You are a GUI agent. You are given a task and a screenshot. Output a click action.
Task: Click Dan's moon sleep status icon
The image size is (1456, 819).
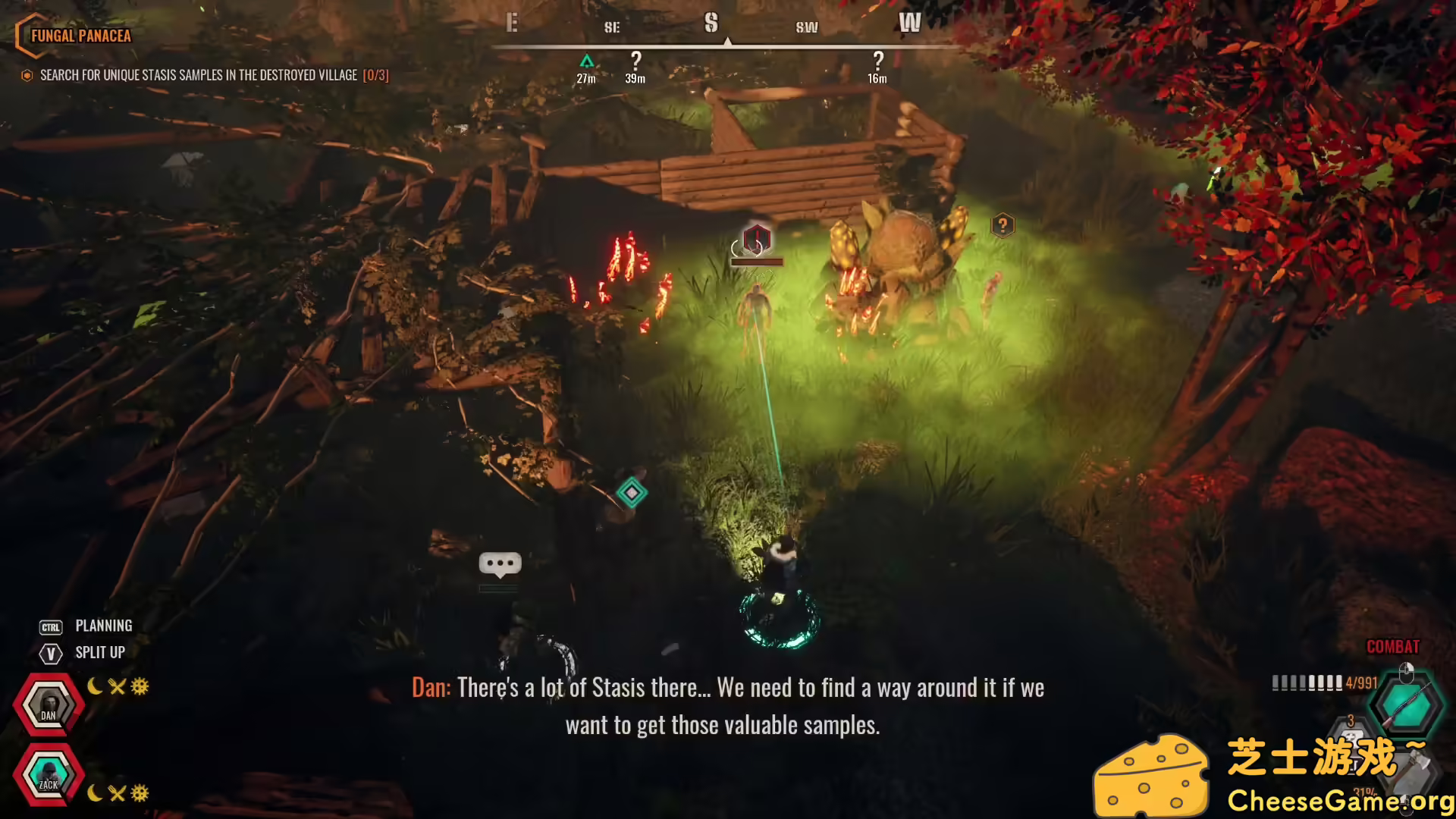(x=94, y=686)
